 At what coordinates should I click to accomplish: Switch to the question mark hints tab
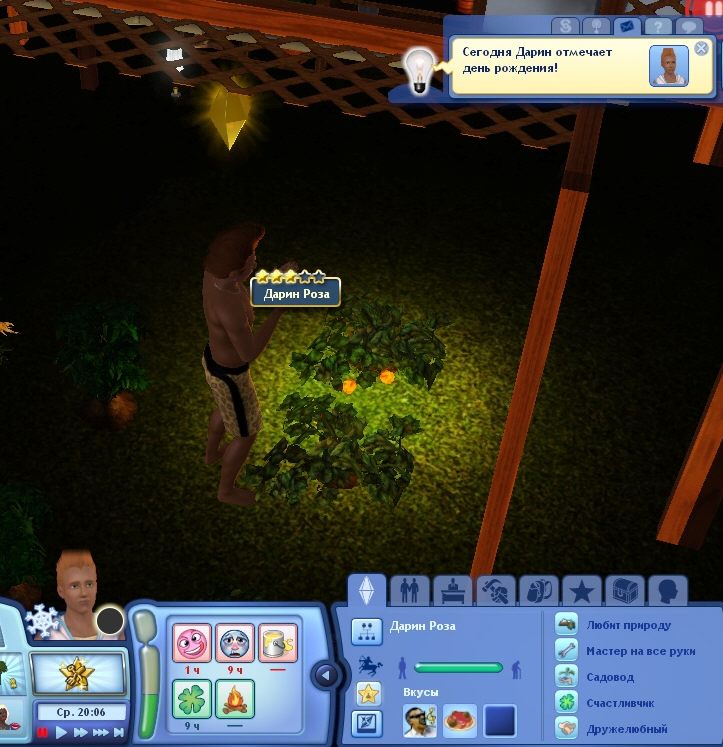(659, 27)
